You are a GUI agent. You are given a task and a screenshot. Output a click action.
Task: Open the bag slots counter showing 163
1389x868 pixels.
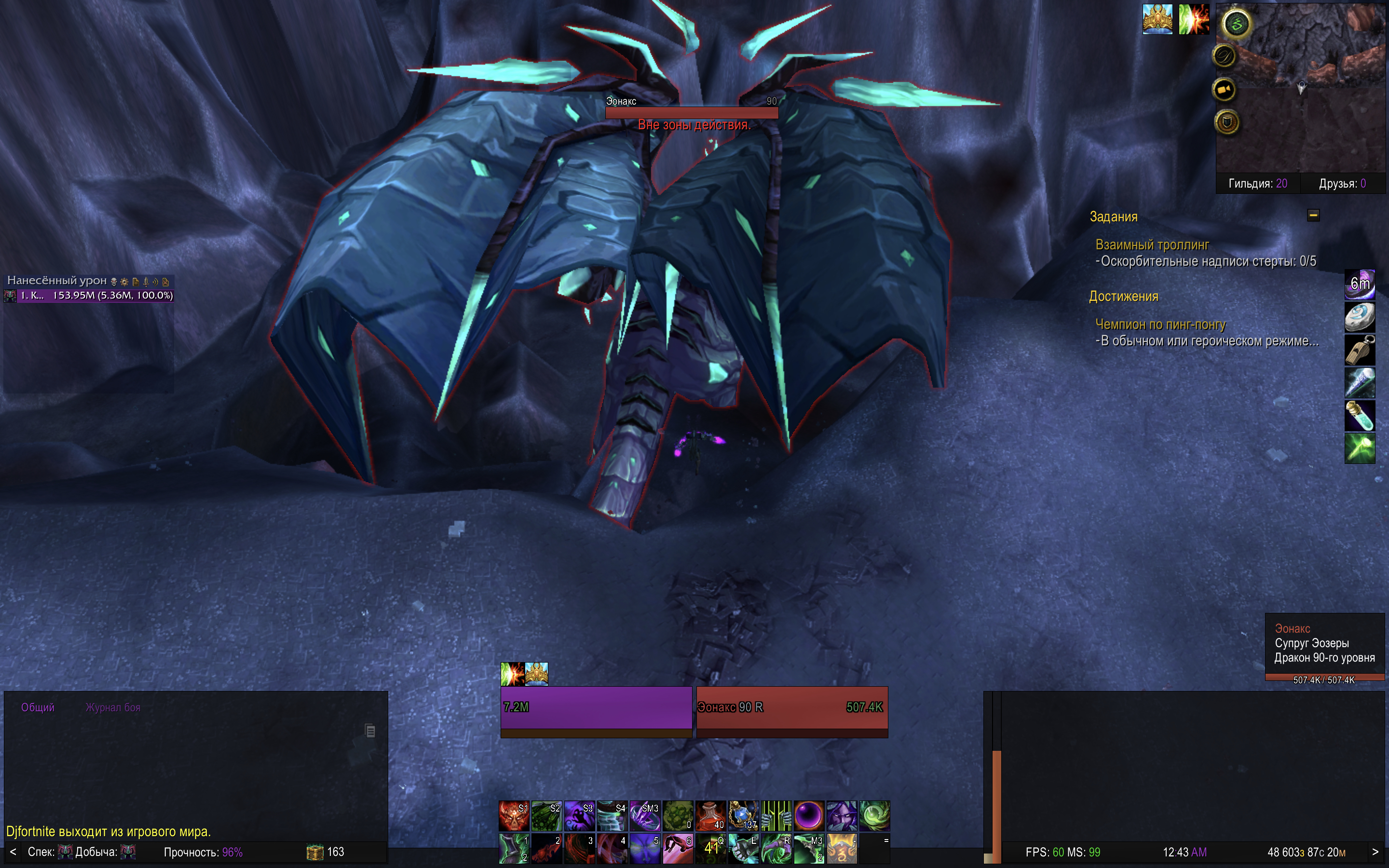coord(326,852)
